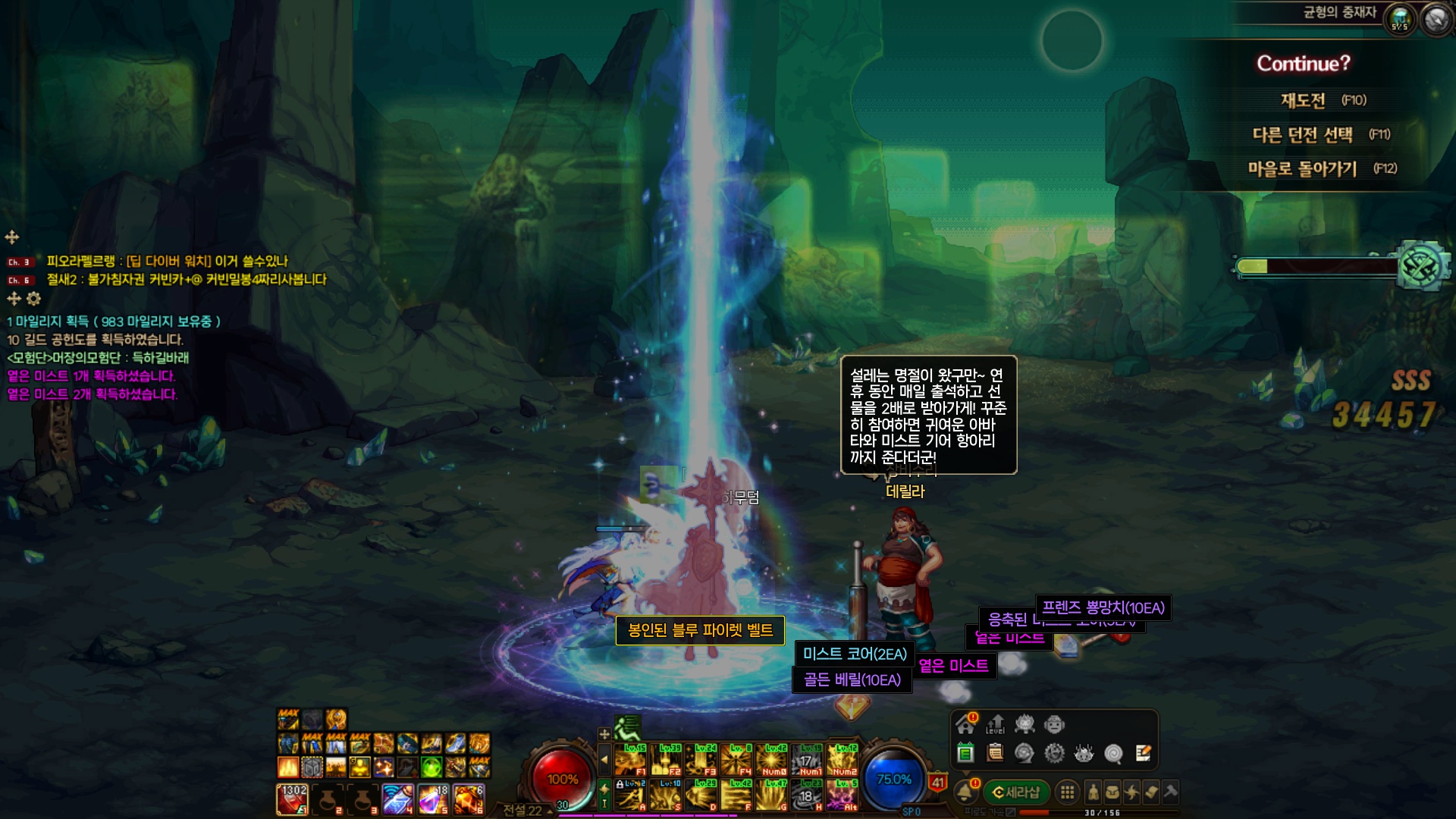The height and width of the screenshot is (819, 1456).
Task: Pick up the 봉인된 블루 파이렛 벨트 item label
Action: coord(700,630)
